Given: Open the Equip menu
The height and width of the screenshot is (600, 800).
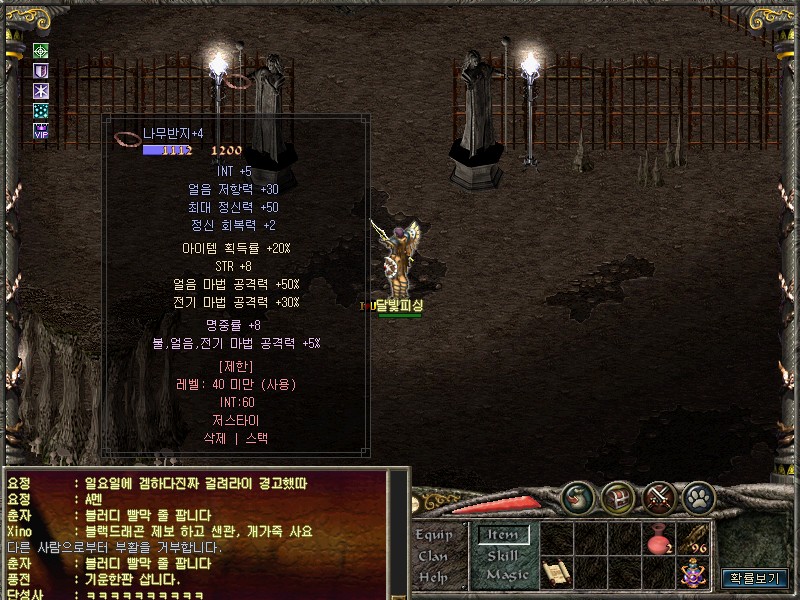Looking at the screenshot, I should click(433, 534).
